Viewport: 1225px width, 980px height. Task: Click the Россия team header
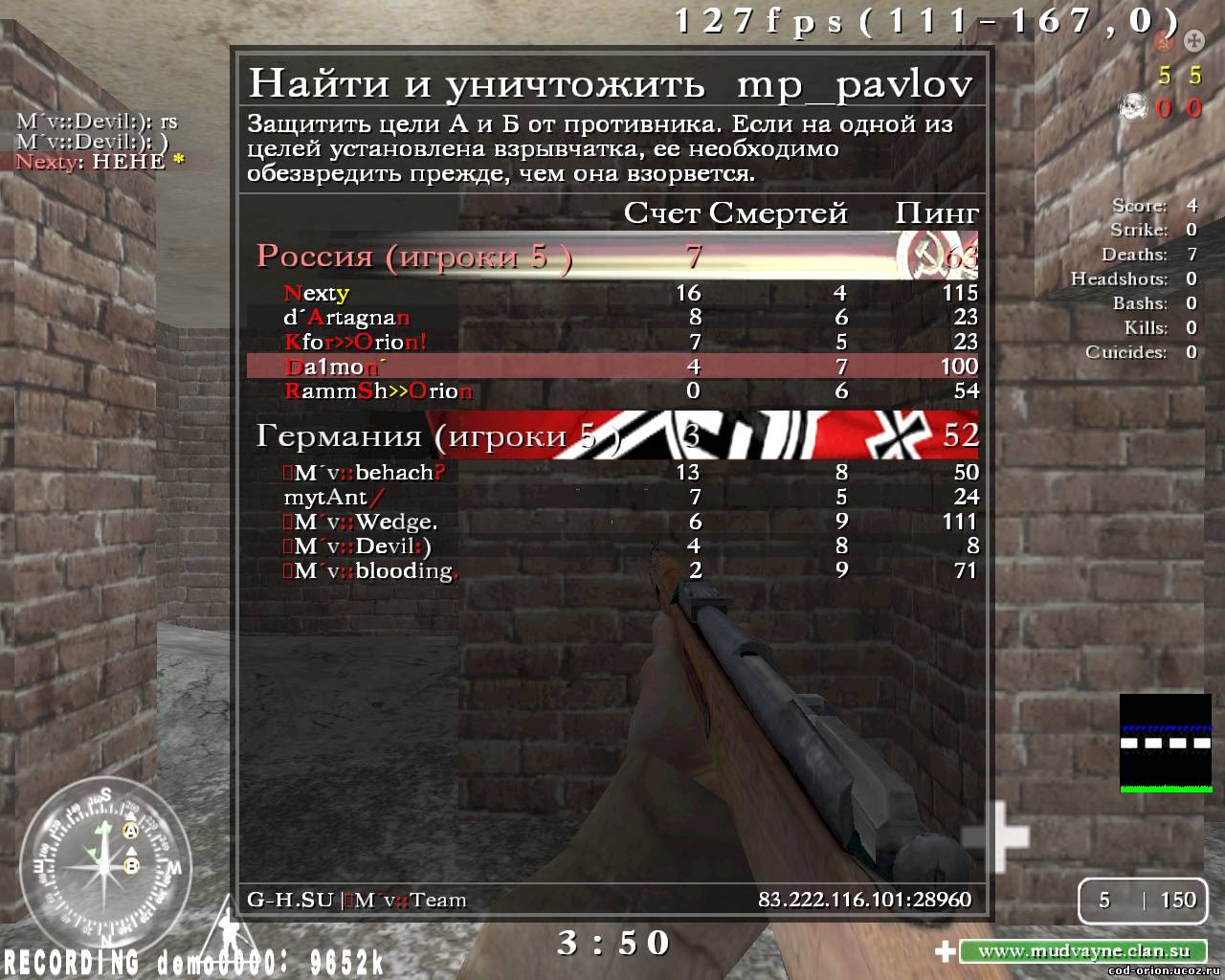point(612,256)
